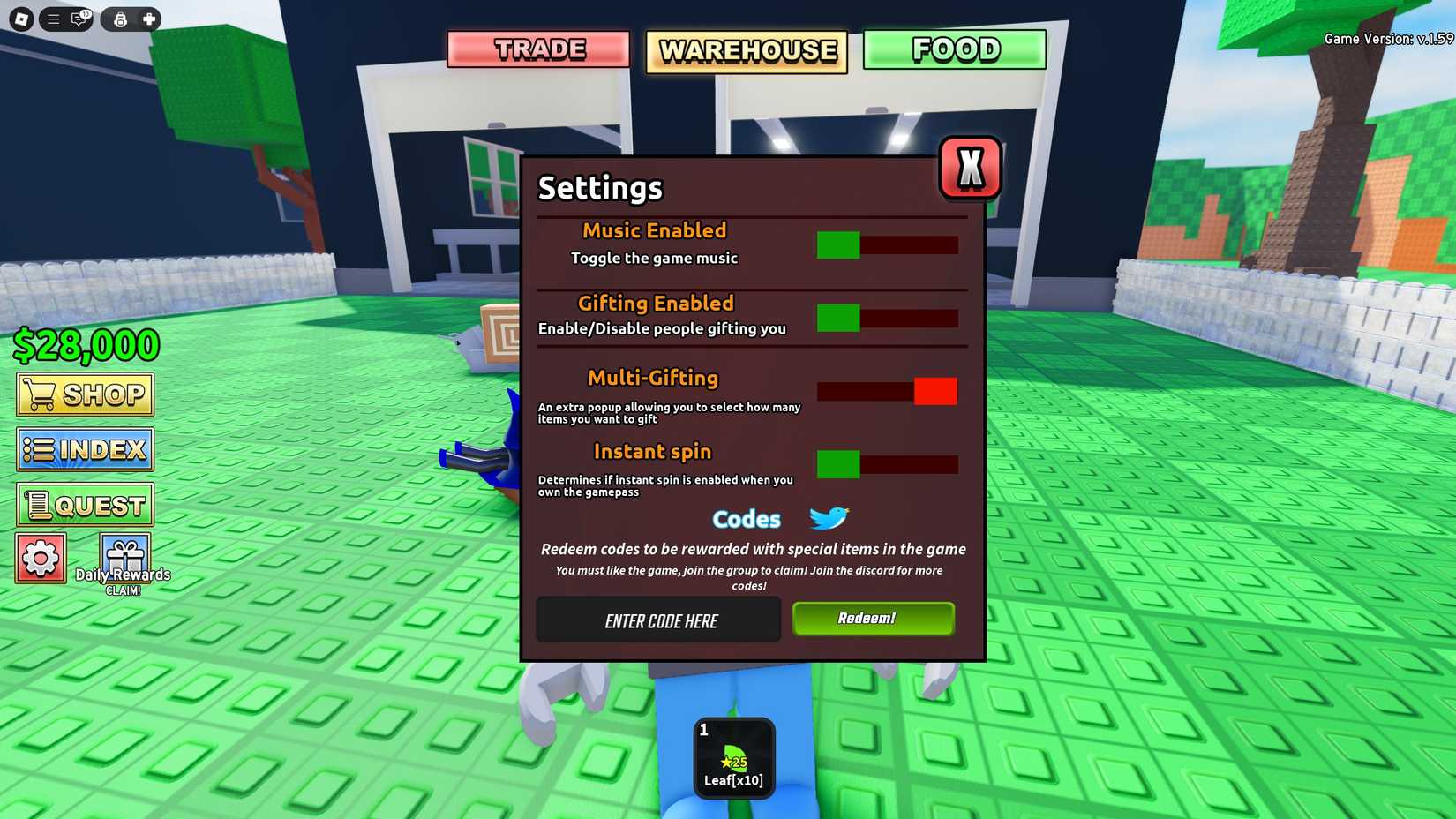Open the settings gear icon
Viewport: 1456px width, 819px height.
click(41, 558)
